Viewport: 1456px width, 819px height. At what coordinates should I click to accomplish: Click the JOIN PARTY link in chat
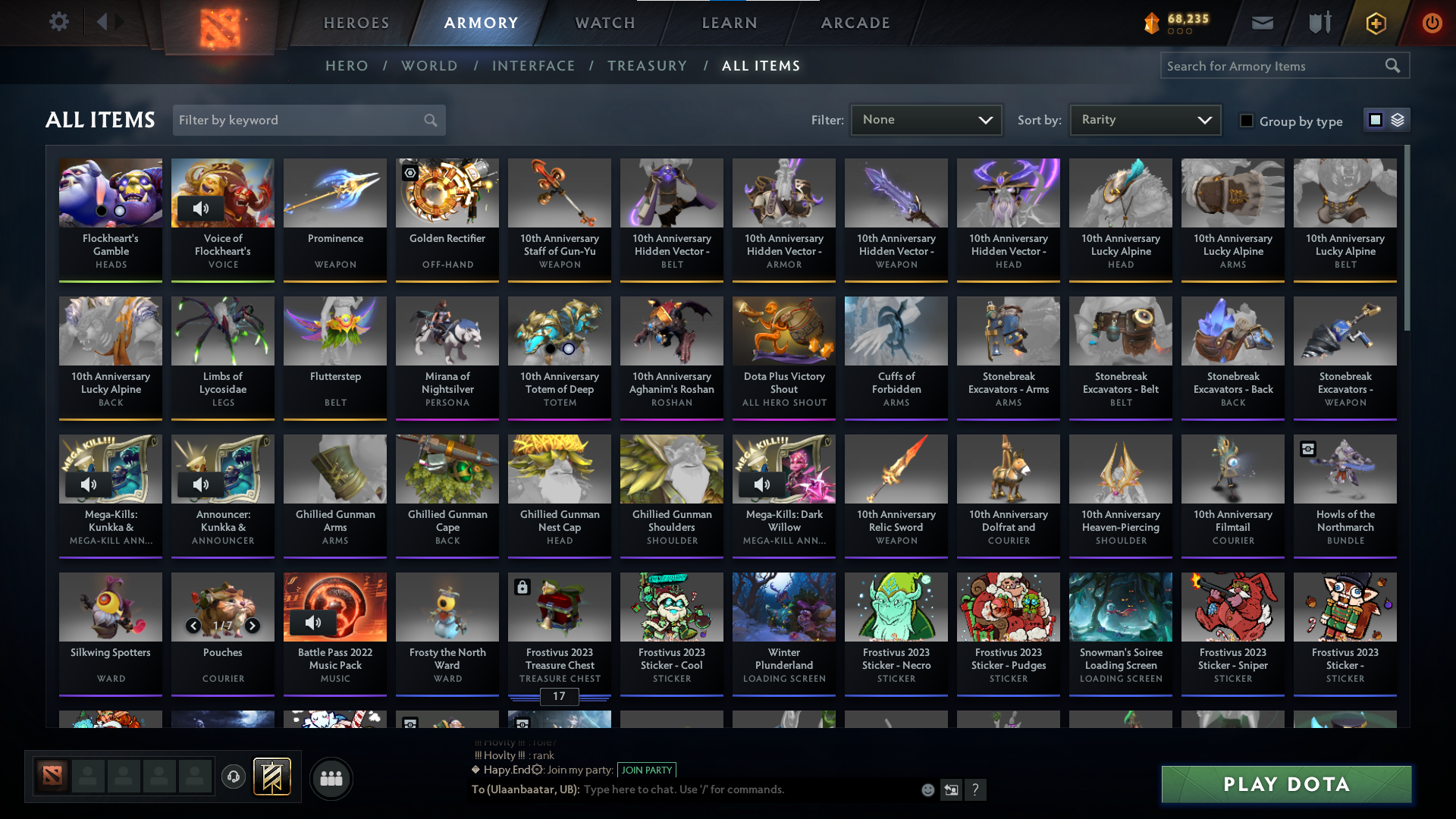pyautogui.click(x=645, y=770)
